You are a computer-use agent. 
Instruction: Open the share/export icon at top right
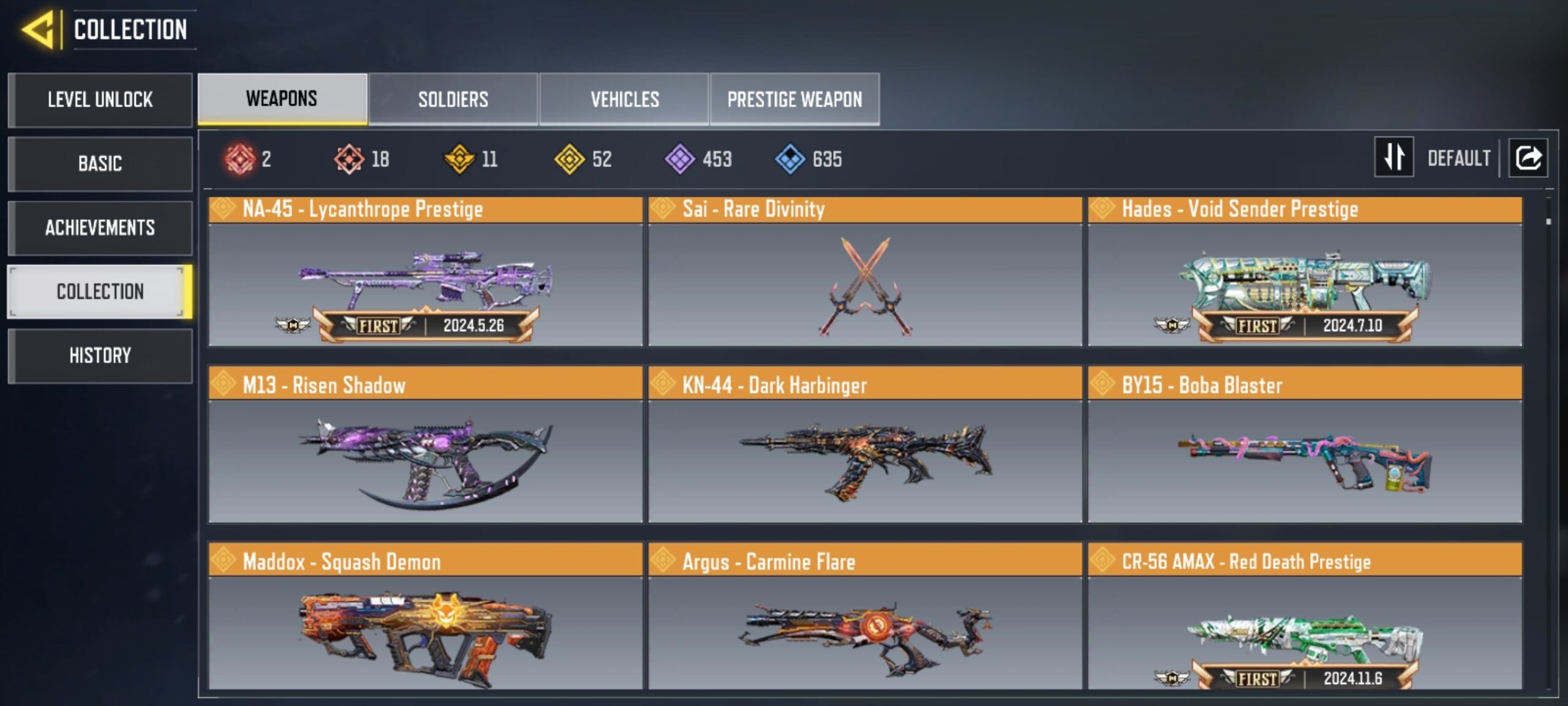pos(1528,158)
